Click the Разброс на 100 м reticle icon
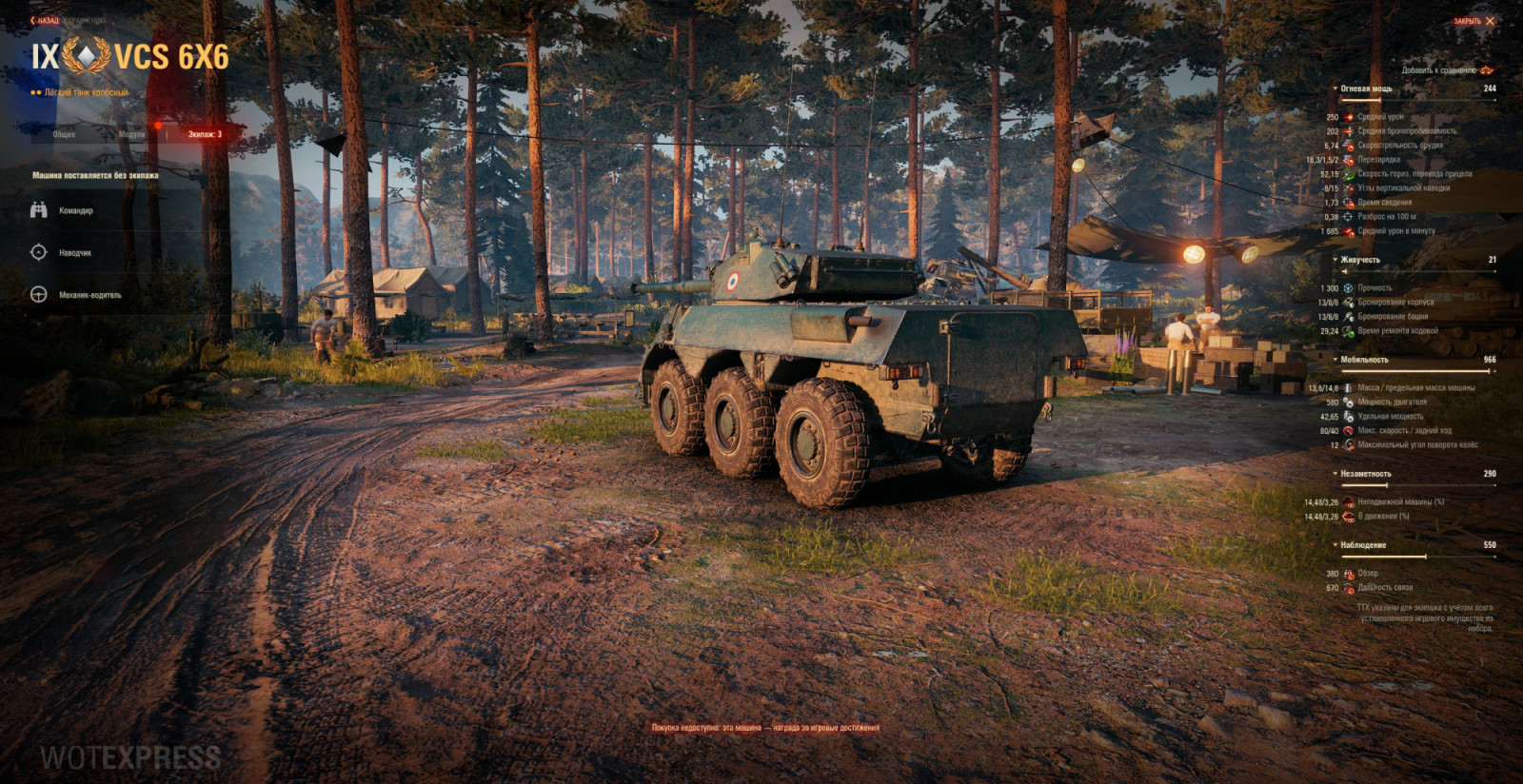 [x=1348, y=216]
